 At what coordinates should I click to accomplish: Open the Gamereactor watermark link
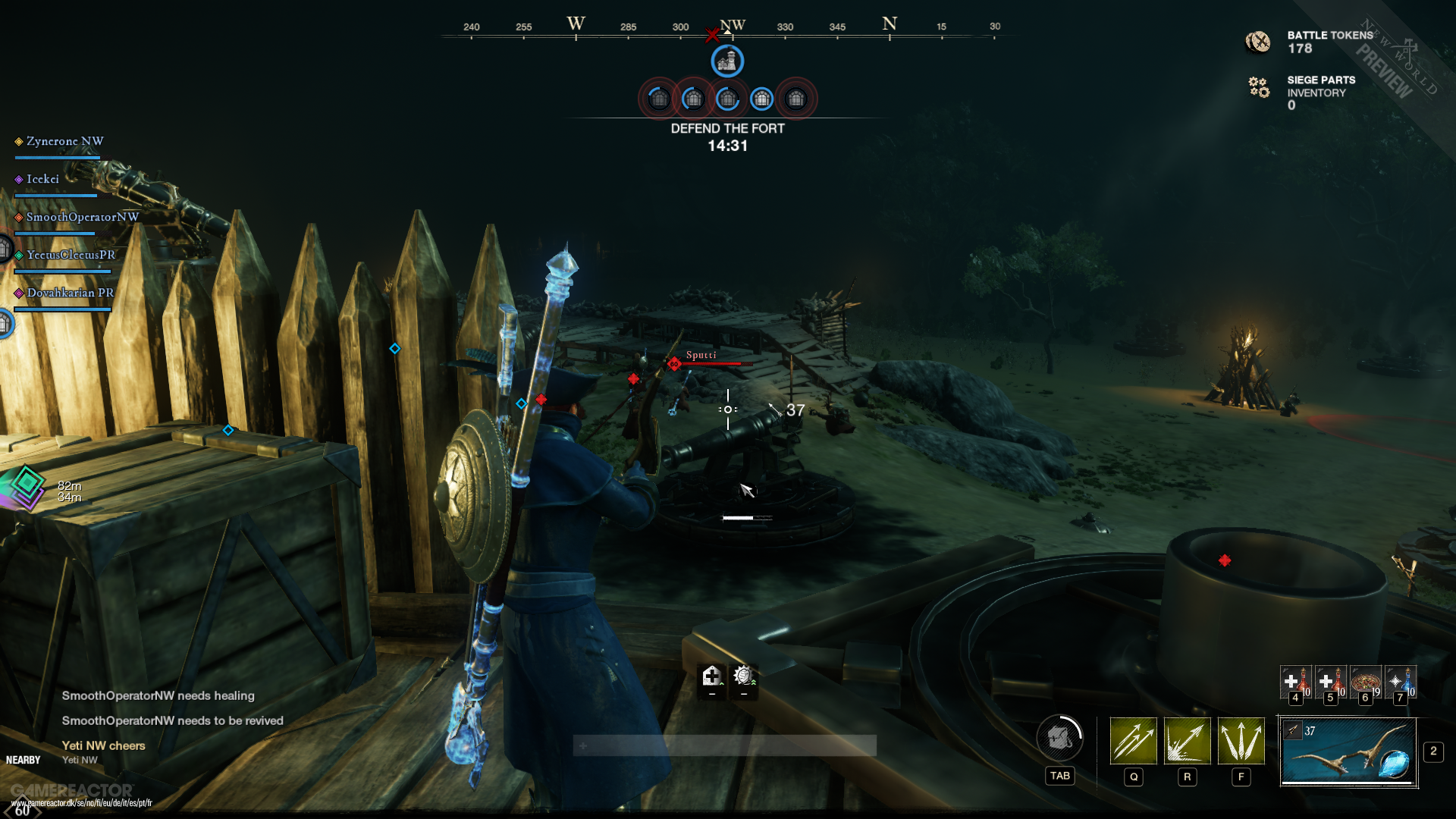(81, 802)
